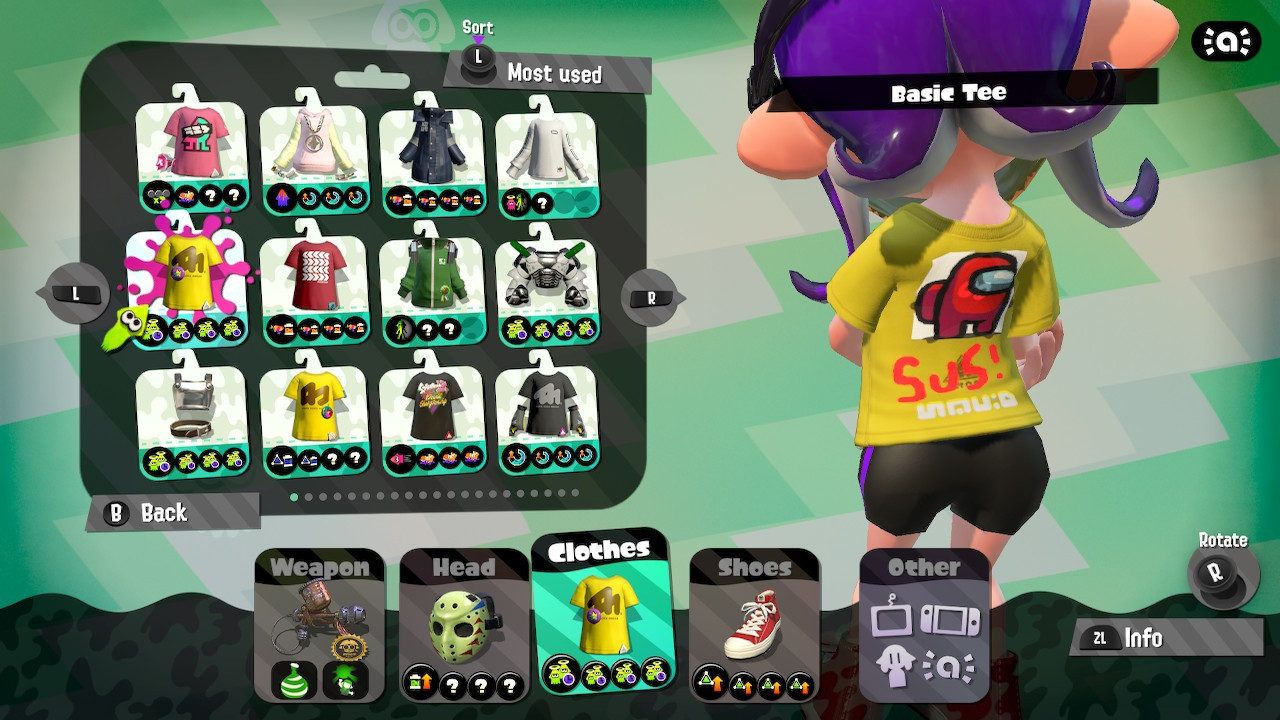Click the R arrow to view next gear page
This screenshot has height=720, width=1280.
point(651,297)
